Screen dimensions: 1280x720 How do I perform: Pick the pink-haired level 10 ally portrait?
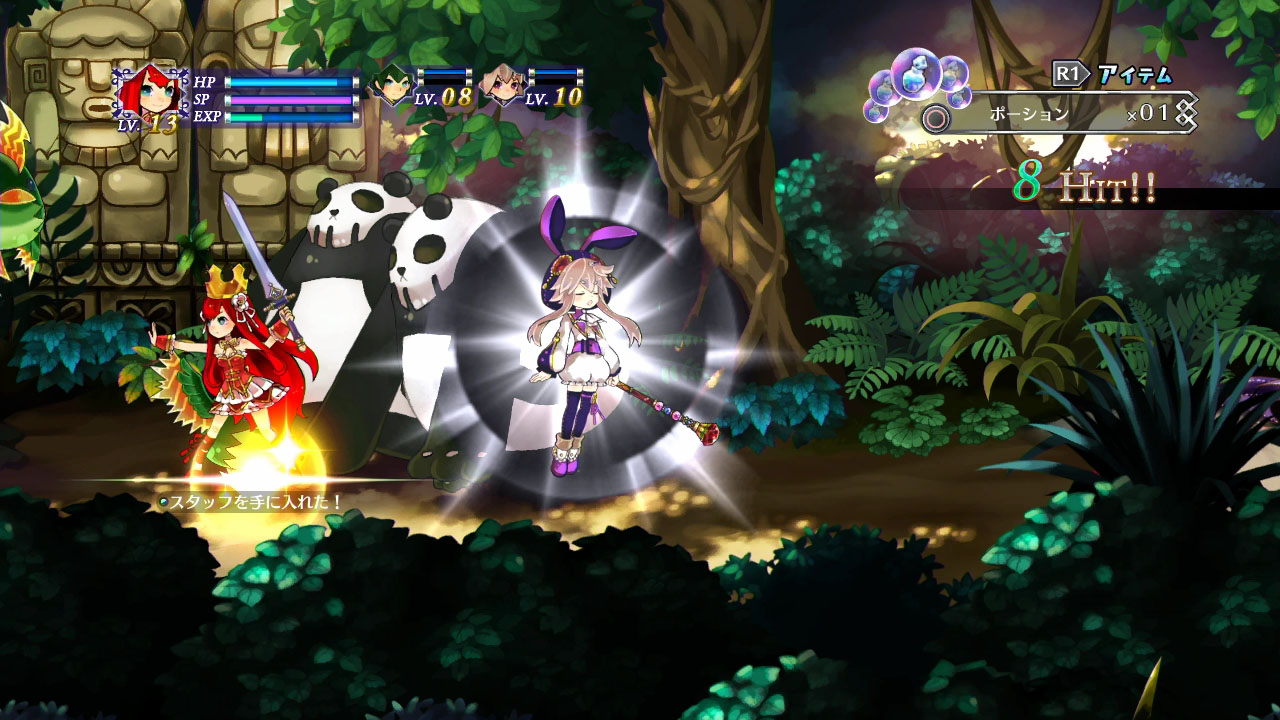point(501,87)
